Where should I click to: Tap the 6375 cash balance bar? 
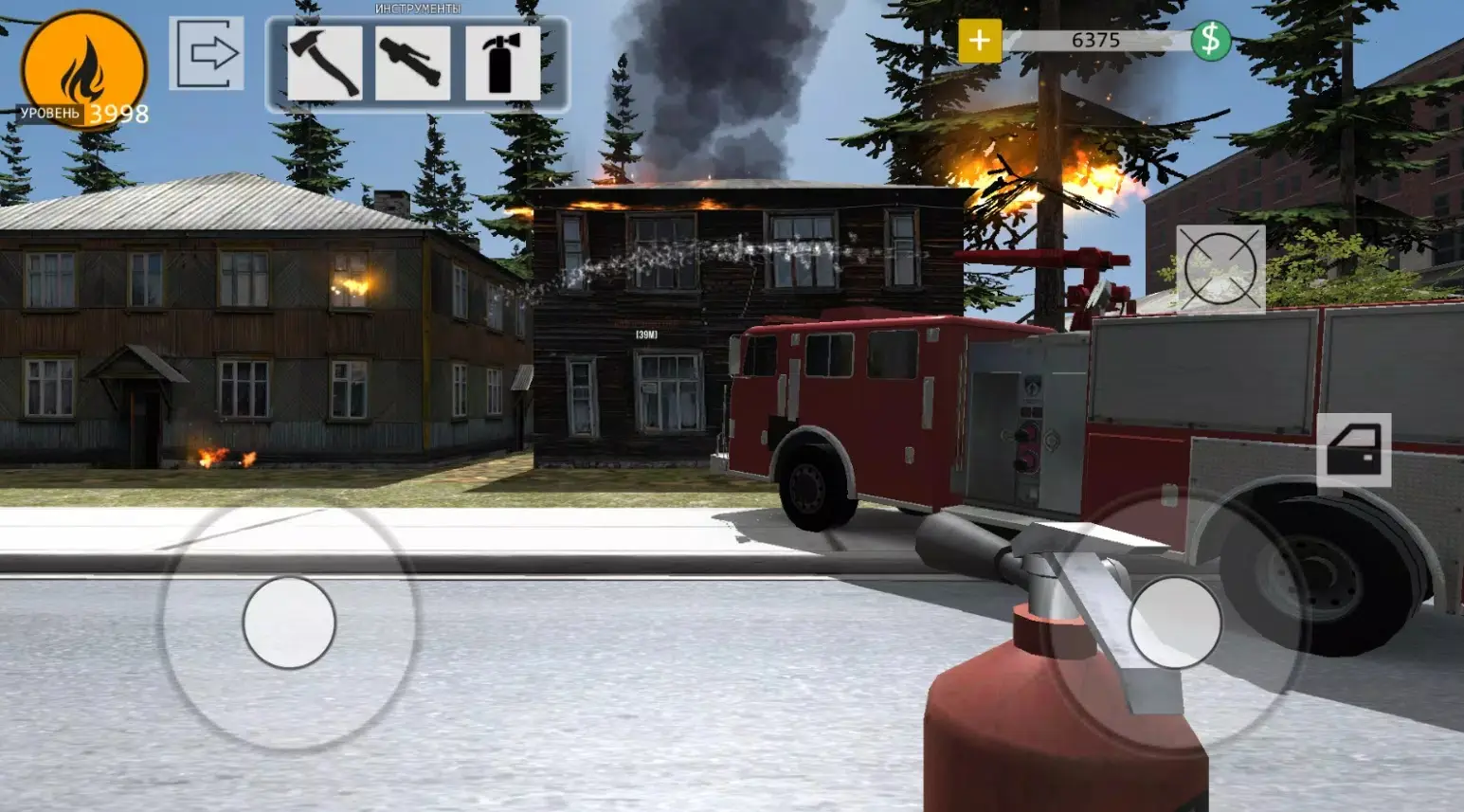tap(1096, 39)
